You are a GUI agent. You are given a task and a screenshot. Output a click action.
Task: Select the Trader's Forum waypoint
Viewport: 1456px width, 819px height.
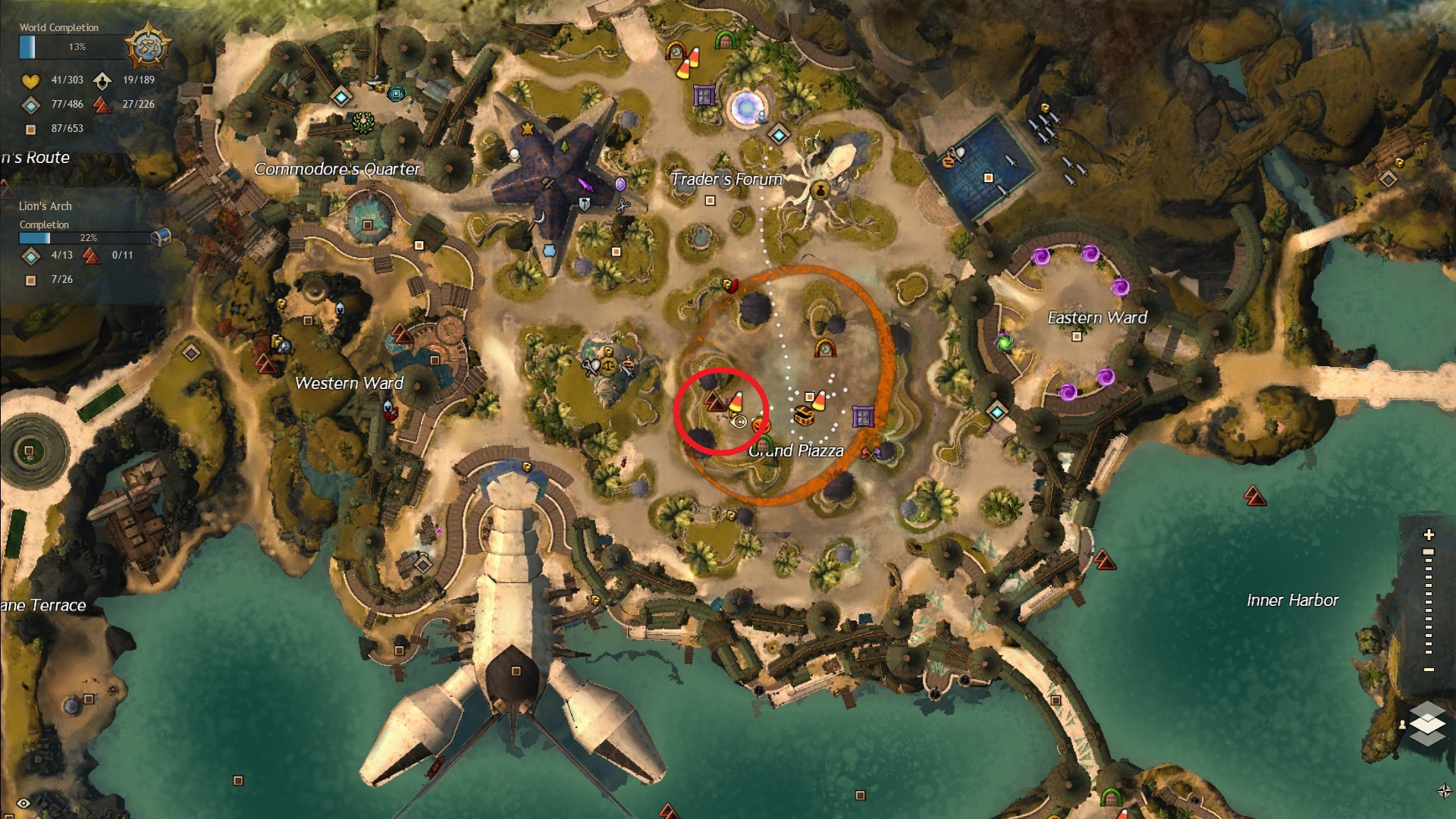coord(779,135)
